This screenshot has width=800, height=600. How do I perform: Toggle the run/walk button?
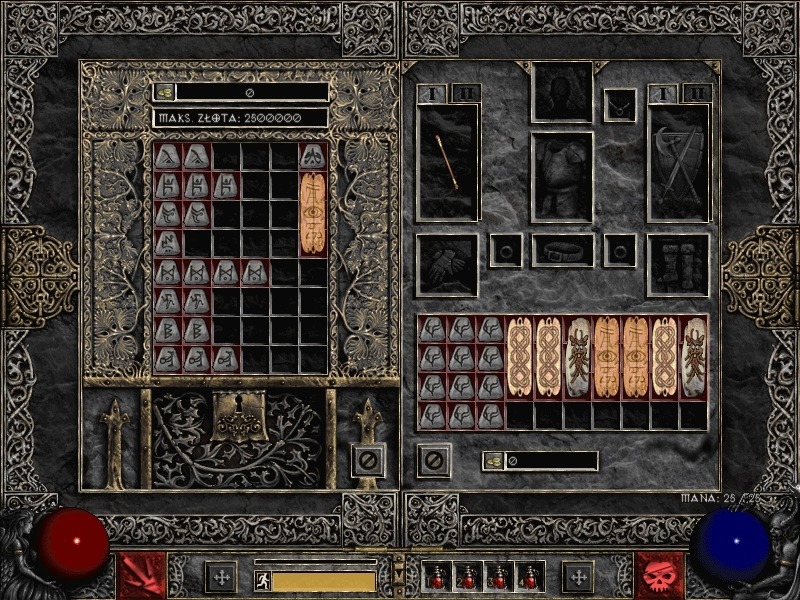click(x=261, y=579)
